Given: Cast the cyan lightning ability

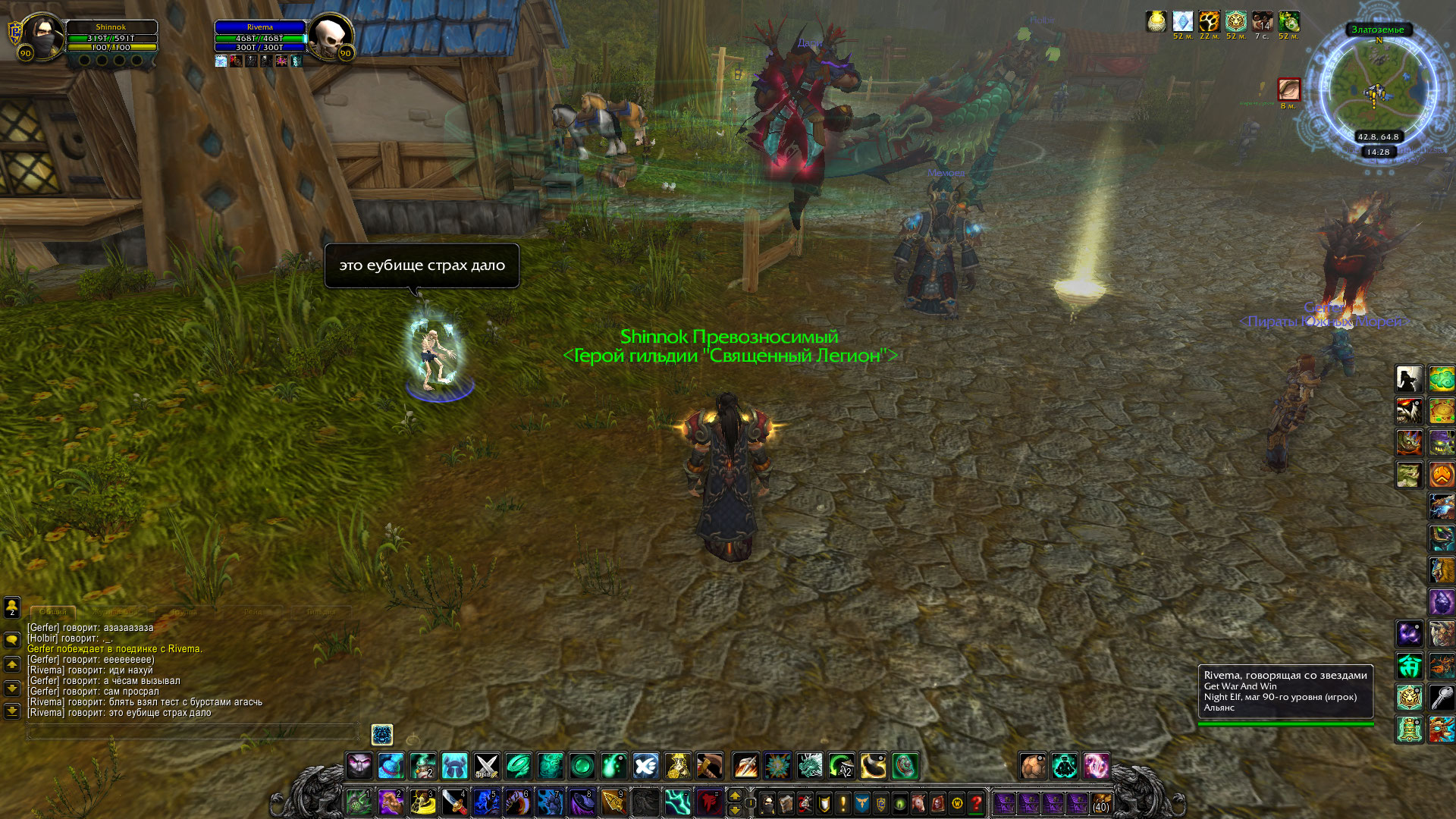Looking at the screenshot, I should click(x=677, y=802).
